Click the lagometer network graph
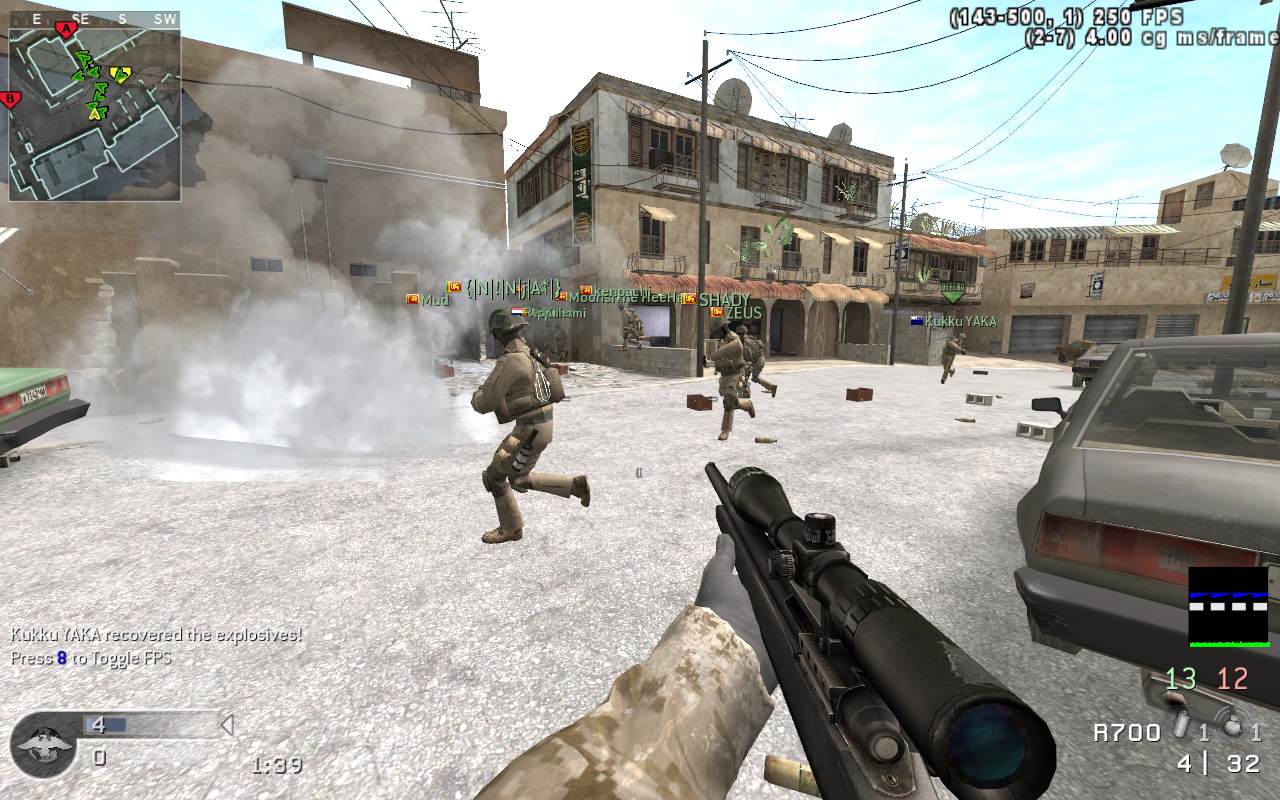The height and width of the screenshot is (800, 1280). coord(1228,607)
